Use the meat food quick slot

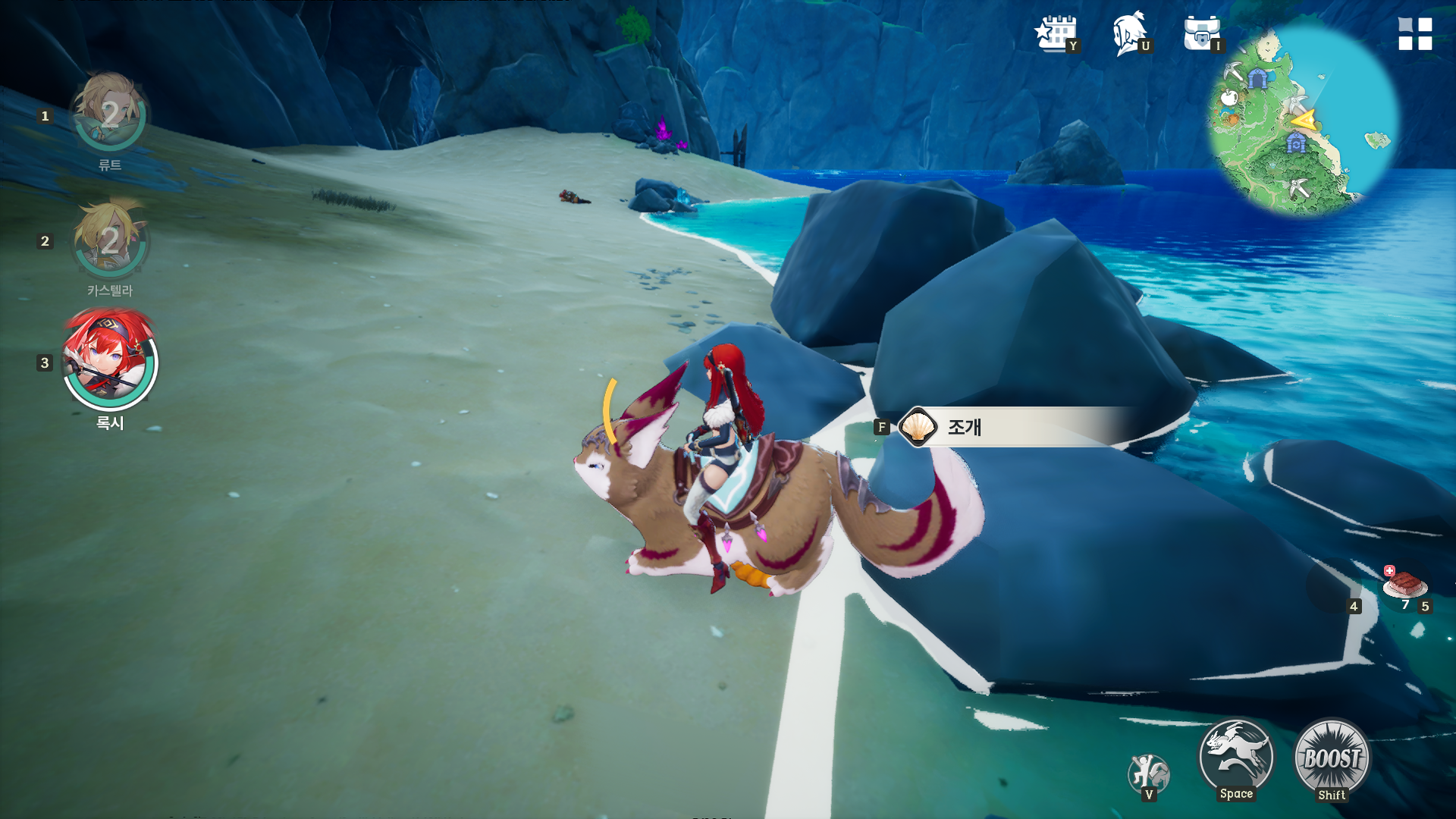[1405, 585]
